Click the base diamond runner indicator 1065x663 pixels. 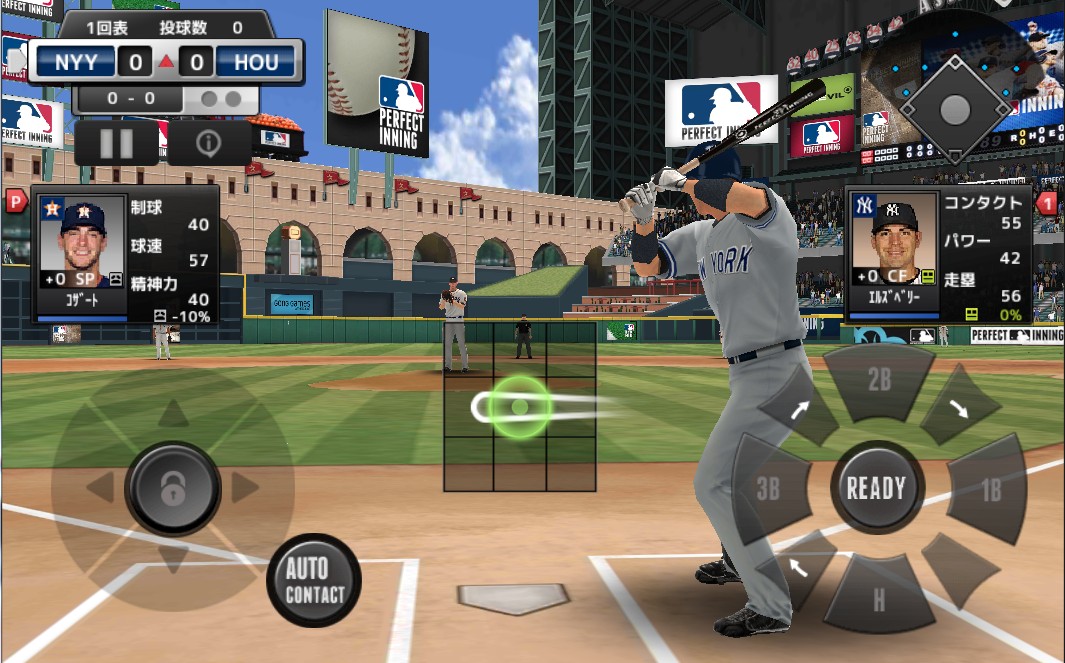954,108
